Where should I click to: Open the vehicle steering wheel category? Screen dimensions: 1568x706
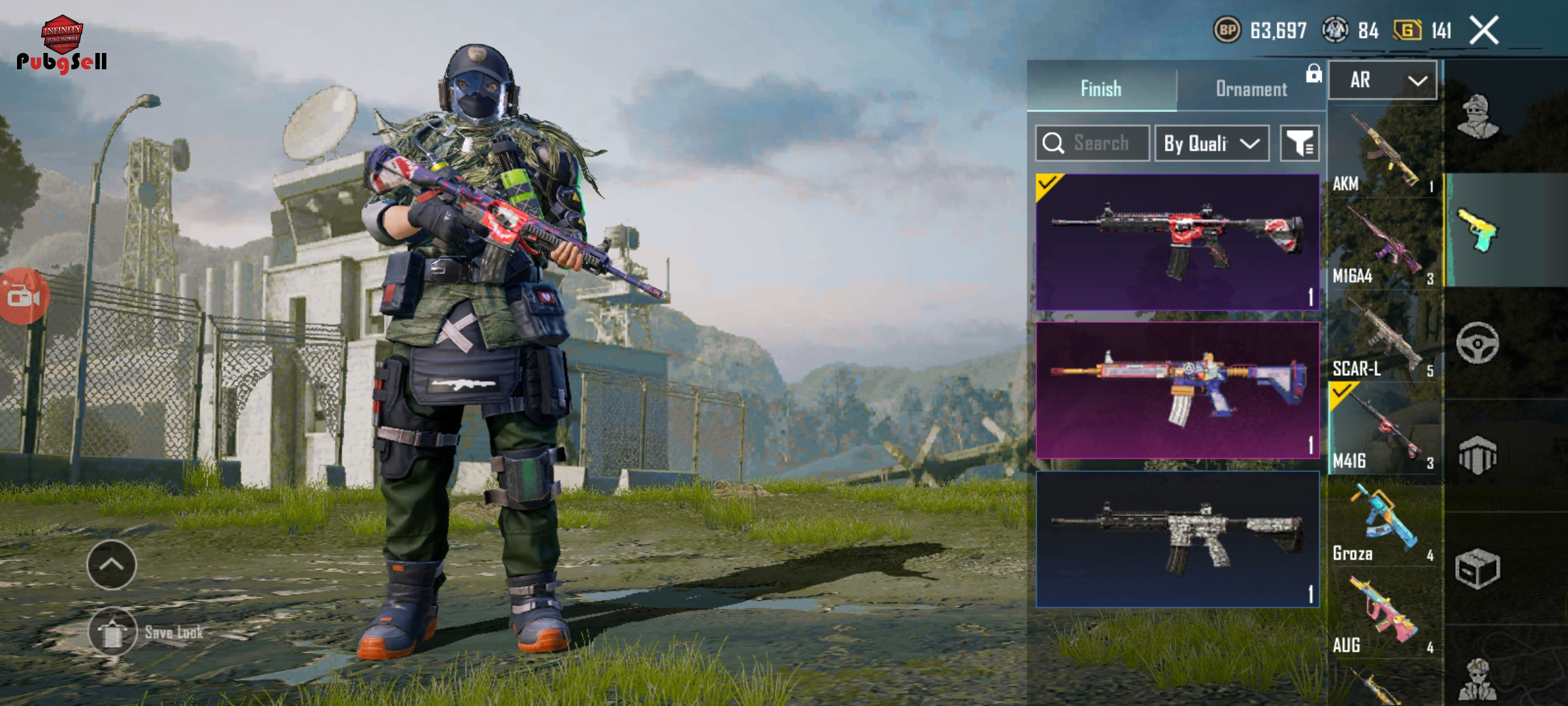pos(1477,343)
